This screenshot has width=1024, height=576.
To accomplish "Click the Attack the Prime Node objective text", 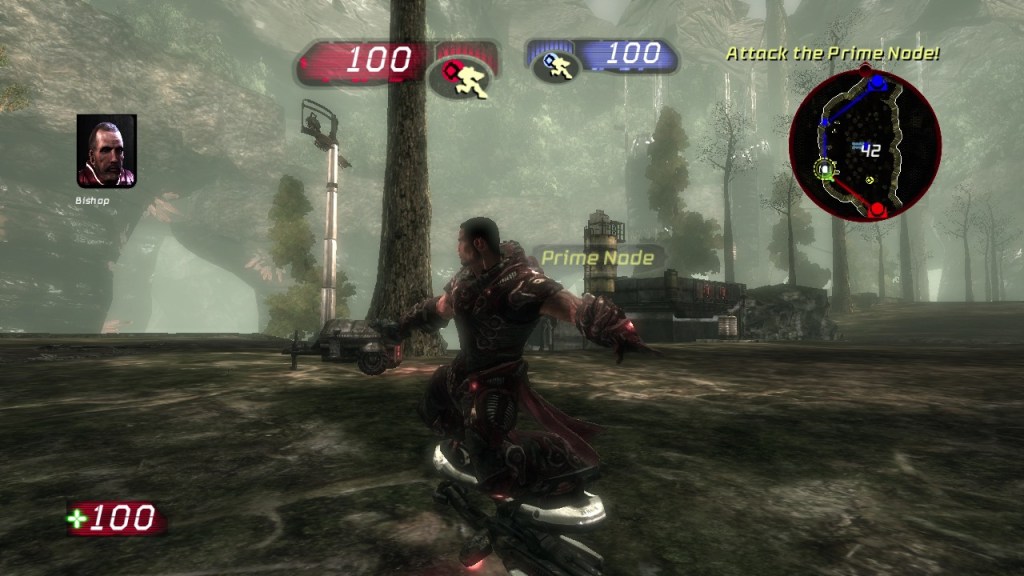I will [832, 53].
